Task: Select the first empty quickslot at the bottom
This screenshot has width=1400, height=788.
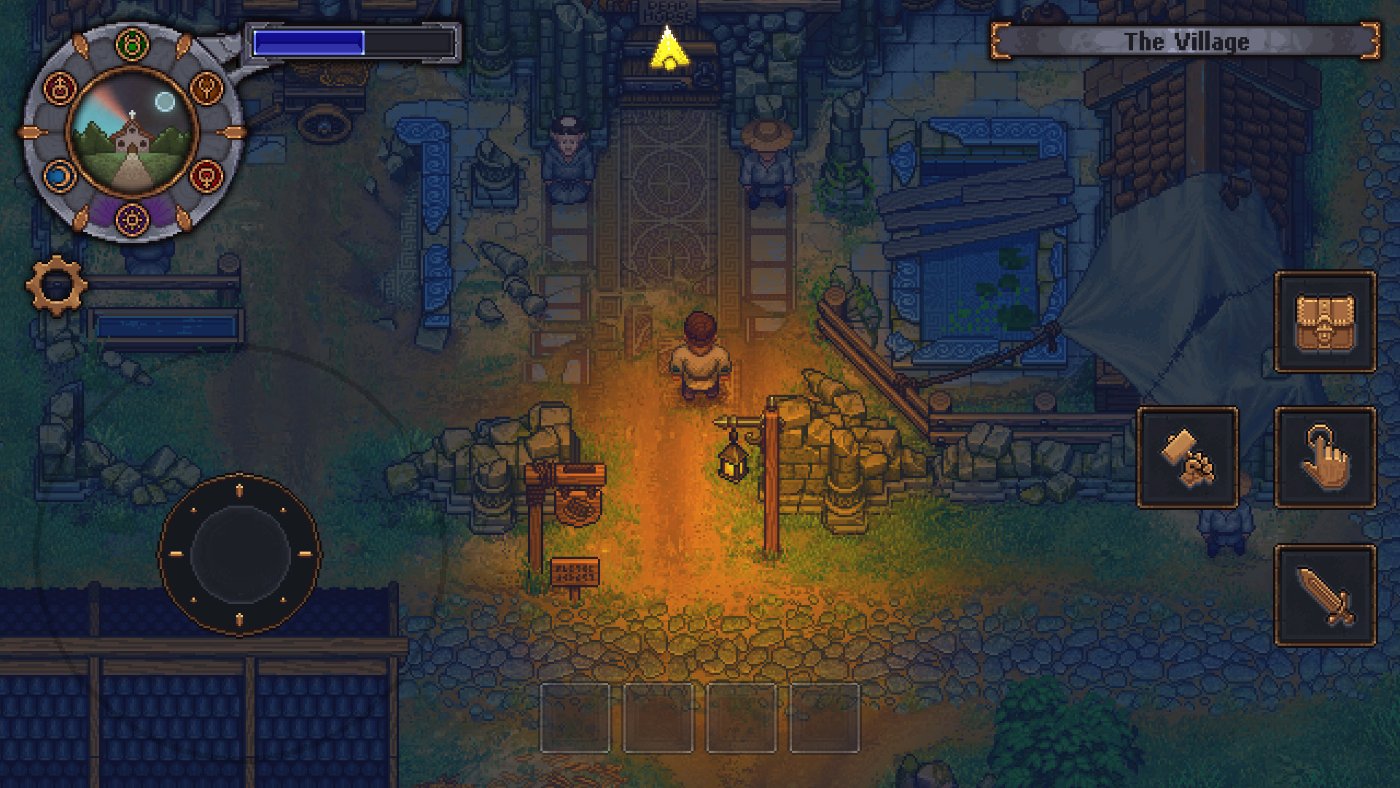Action: point(573,716)
